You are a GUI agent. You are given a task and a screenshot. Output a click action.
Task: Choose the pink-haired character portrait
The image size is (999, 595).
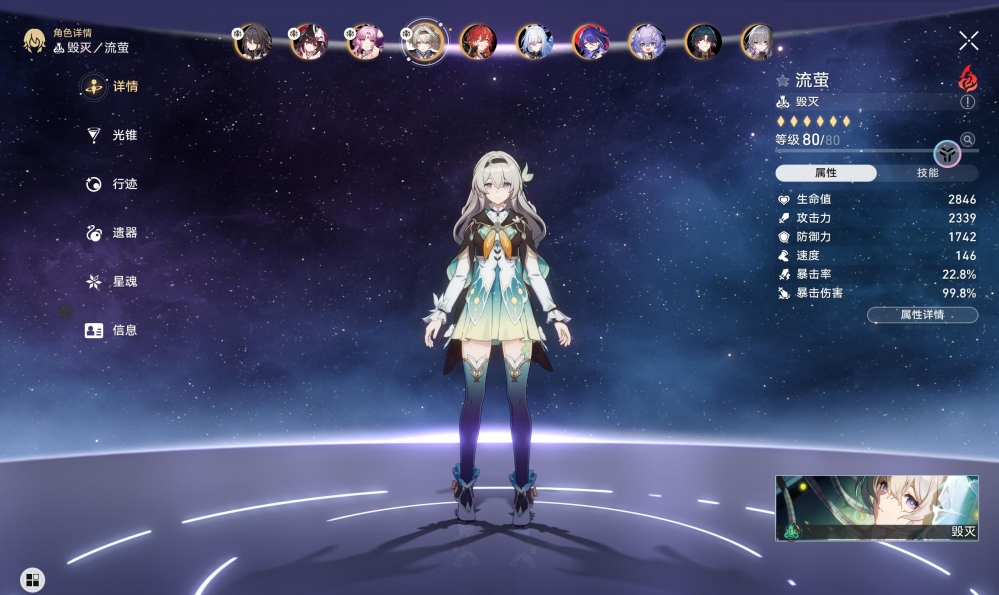point(365,41)
